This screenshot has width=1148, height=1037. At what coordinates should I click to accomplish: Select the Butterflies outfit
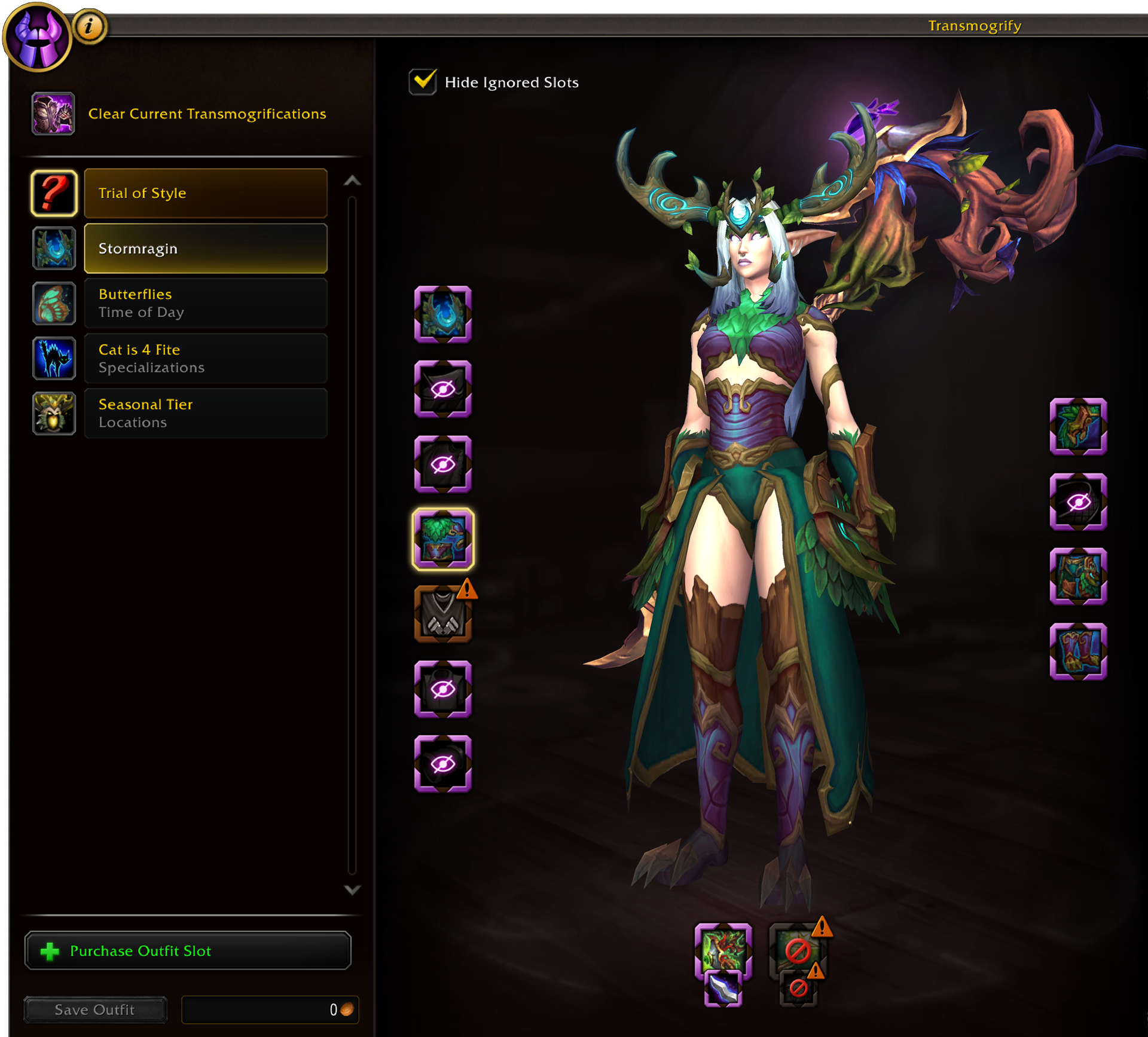pos(205,304)
